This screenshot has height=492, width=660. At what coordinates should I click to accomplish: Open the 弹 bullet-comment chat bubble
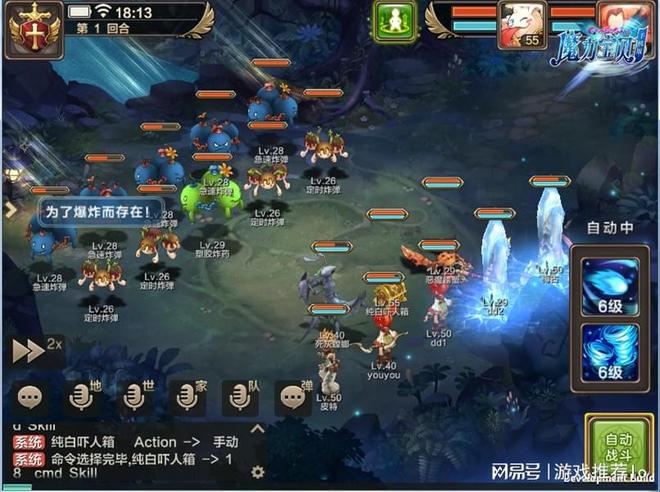(292, 396)
